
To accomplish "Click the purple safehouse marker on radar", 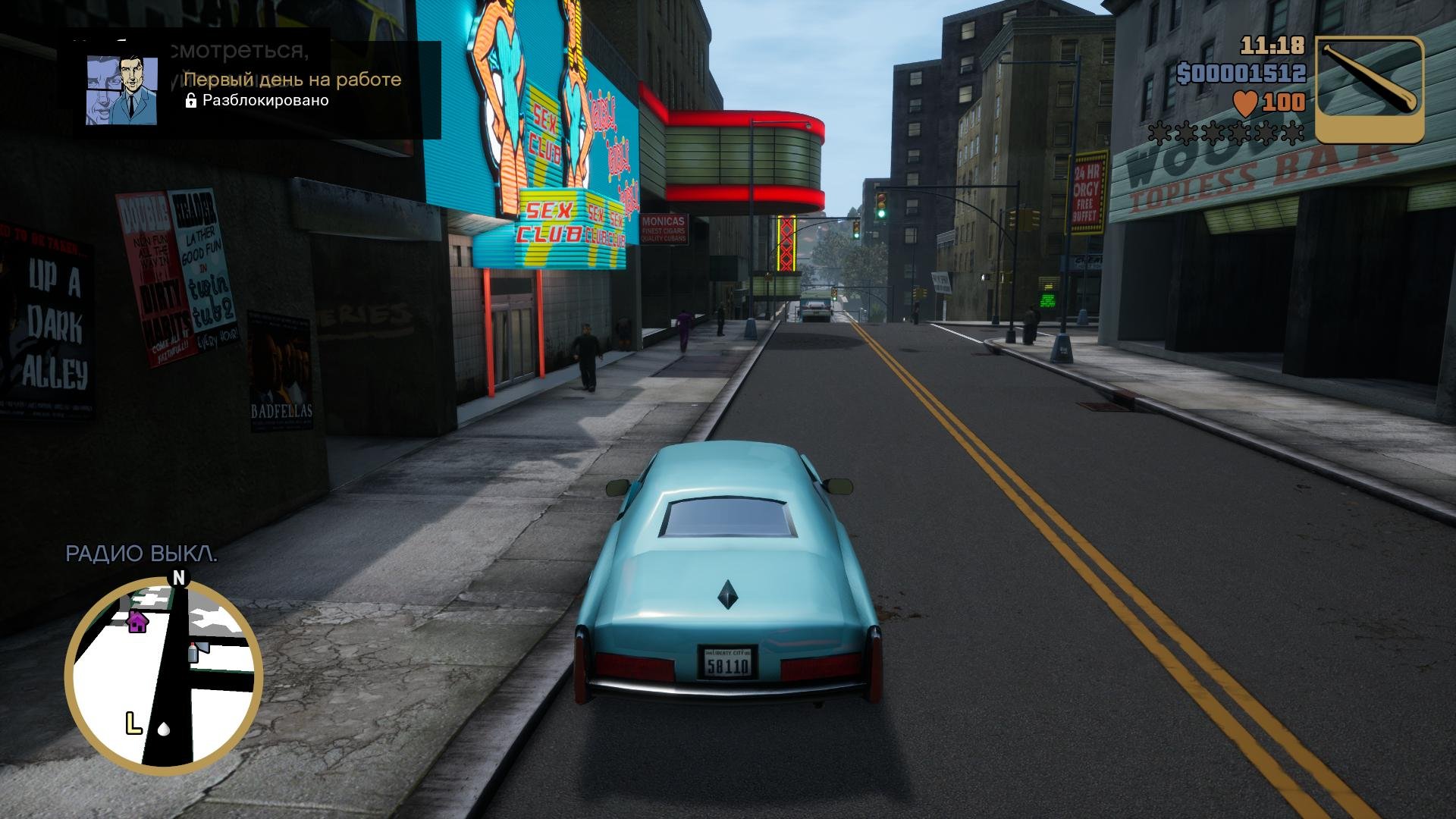I will (137, 622).
